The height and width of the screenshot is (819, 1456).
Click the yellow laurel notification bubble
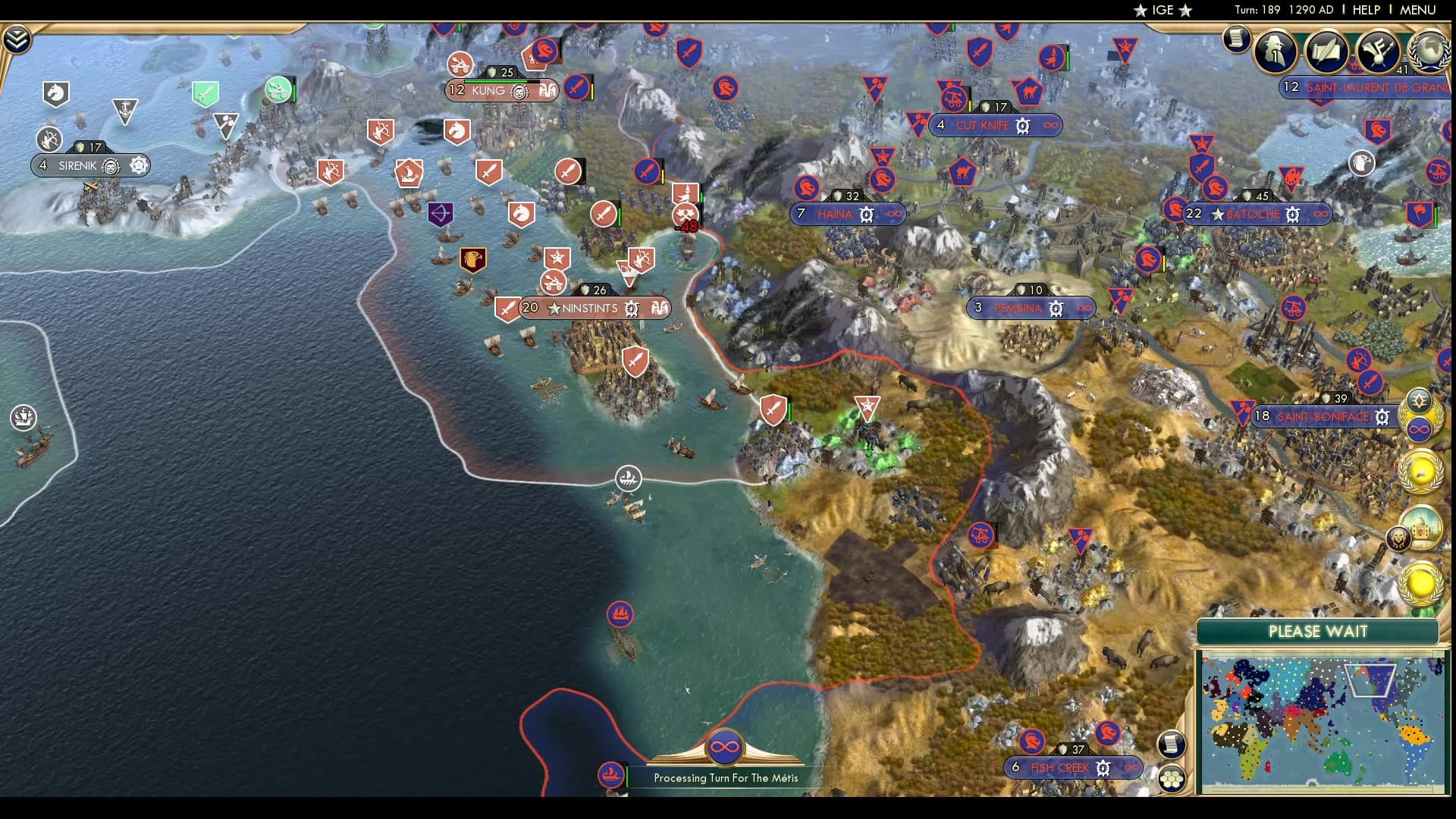(1420, 472)
